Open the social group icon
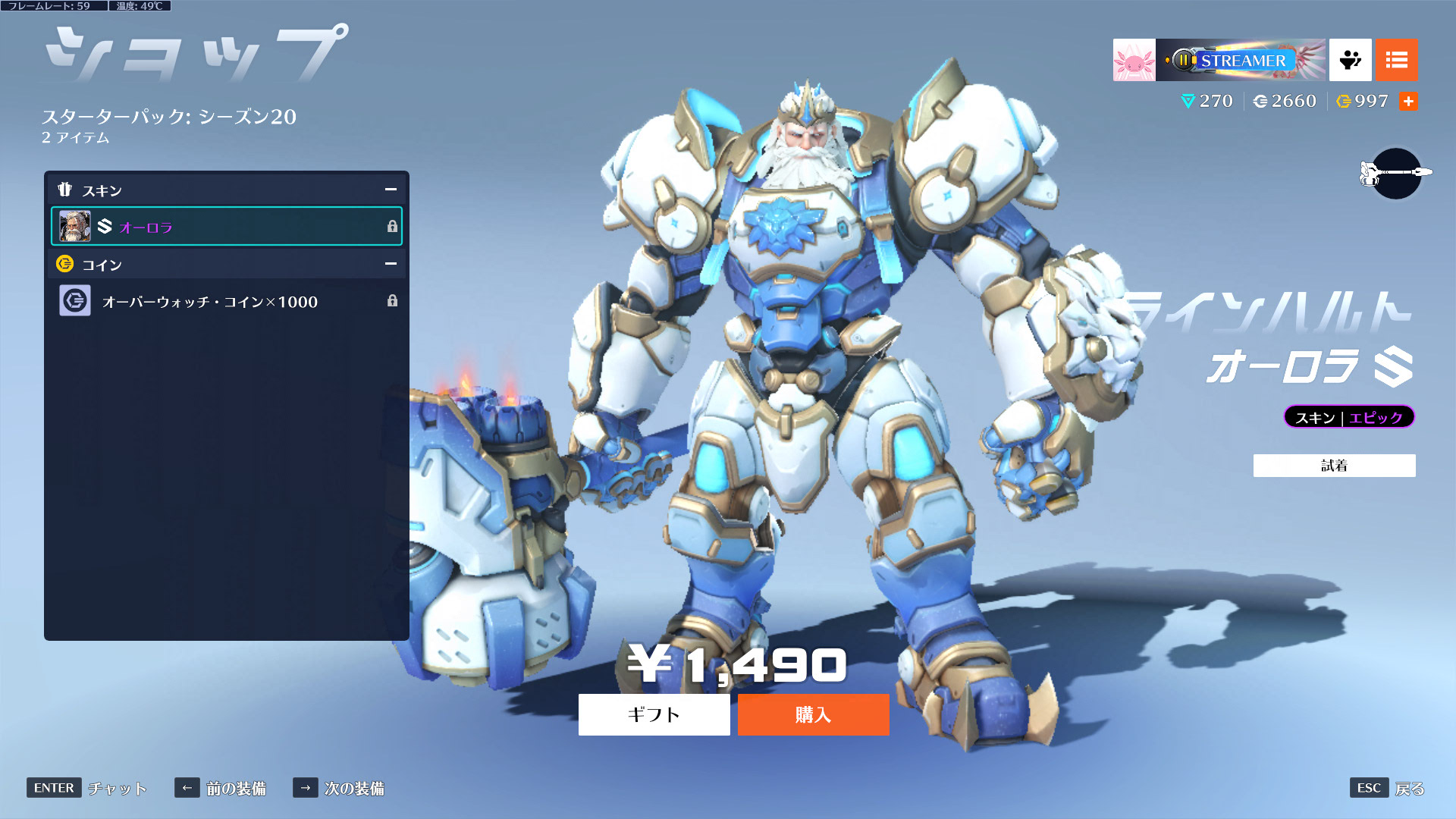This screenshot has height=819, width=1456. tap(1350, 60)
